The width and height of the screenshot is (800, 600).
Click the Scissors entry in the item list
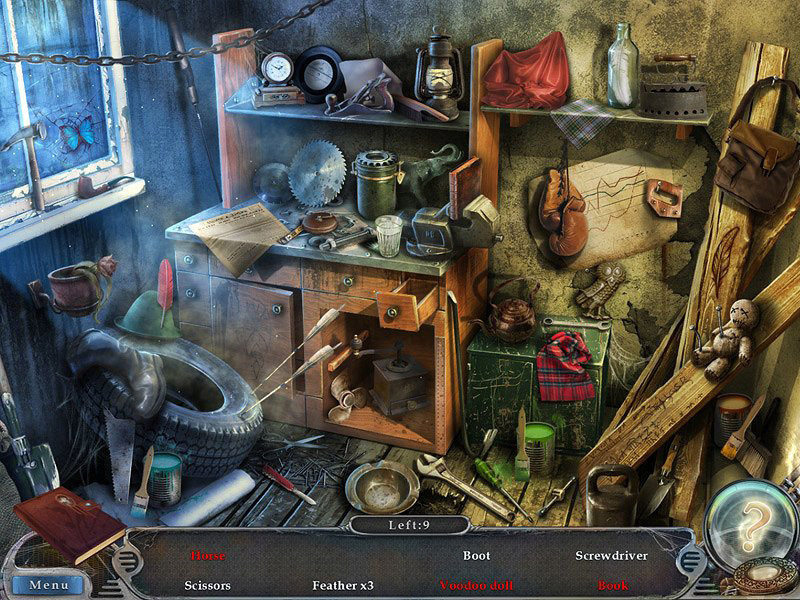pyautogui.click(x=208, y=585)
